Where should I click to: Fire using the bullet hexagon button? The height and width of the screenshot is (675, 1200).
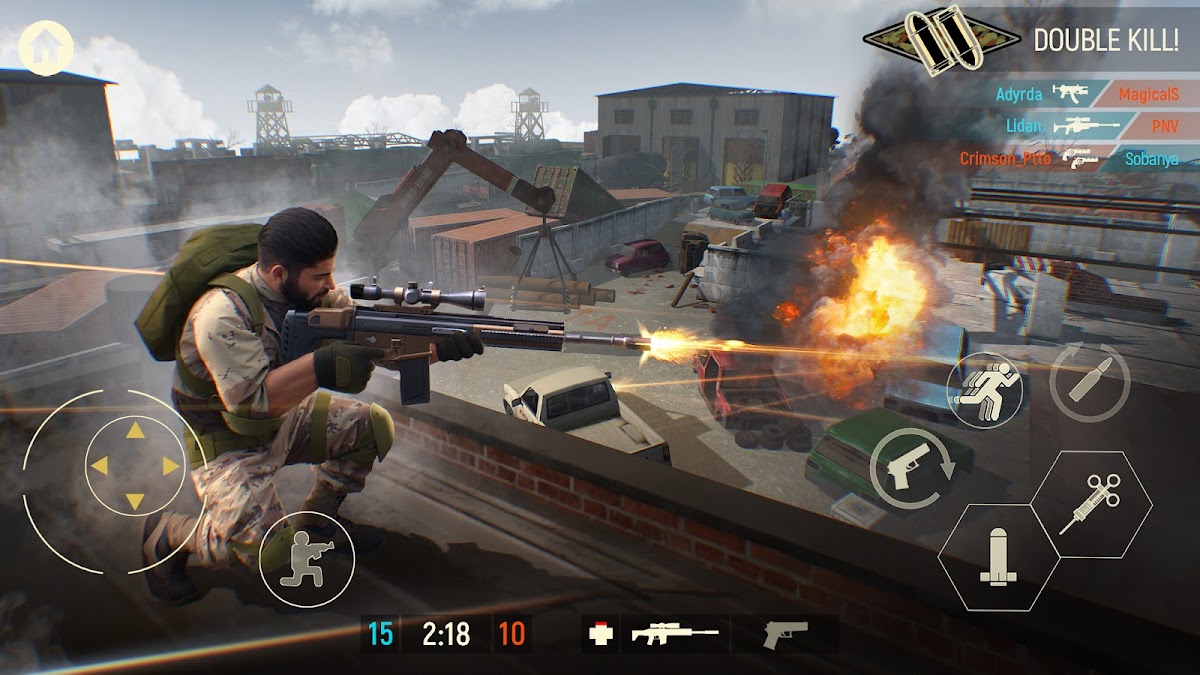point(998,558)
